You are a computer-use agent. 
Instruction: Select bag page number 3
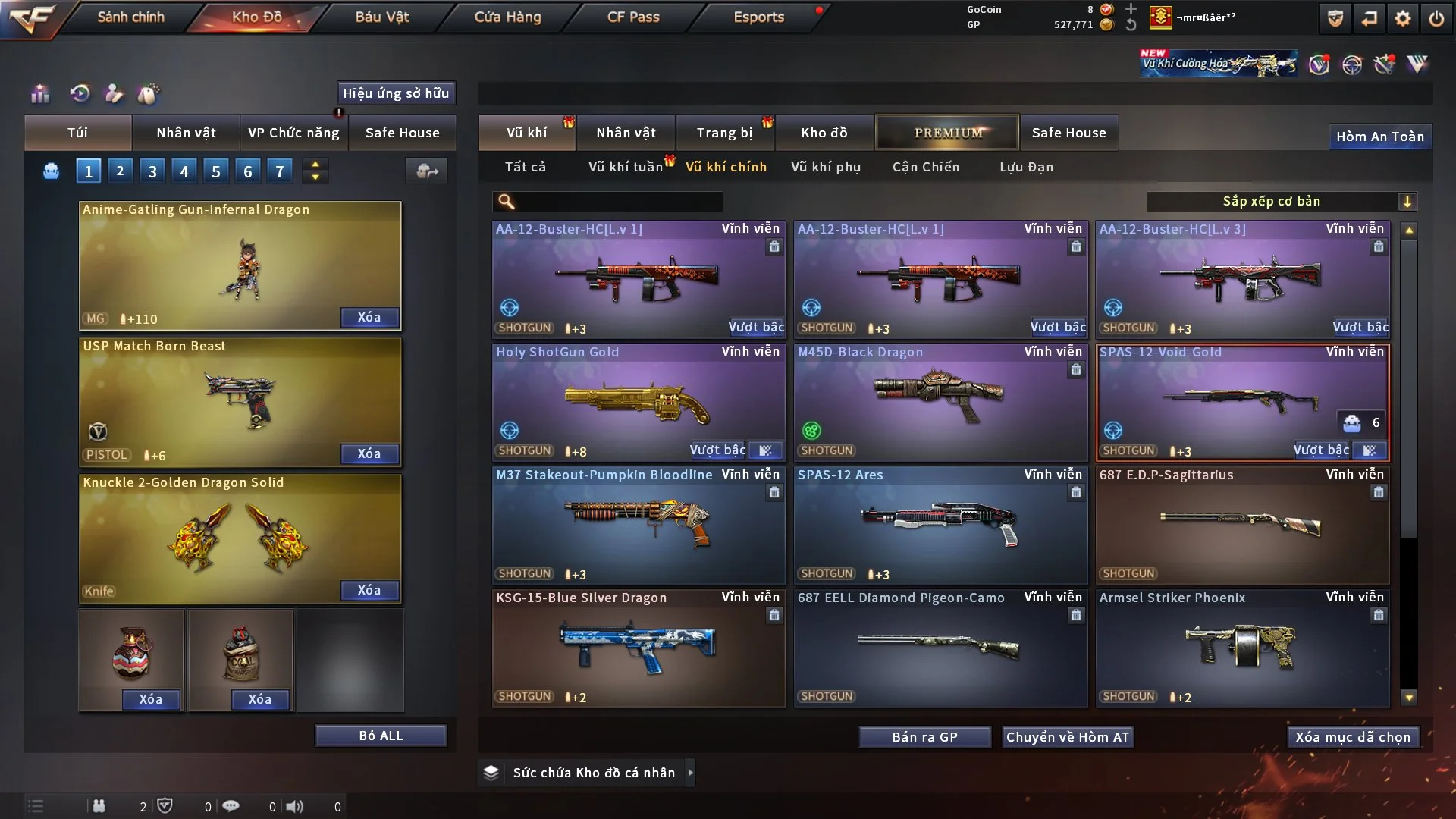point(152,171)
